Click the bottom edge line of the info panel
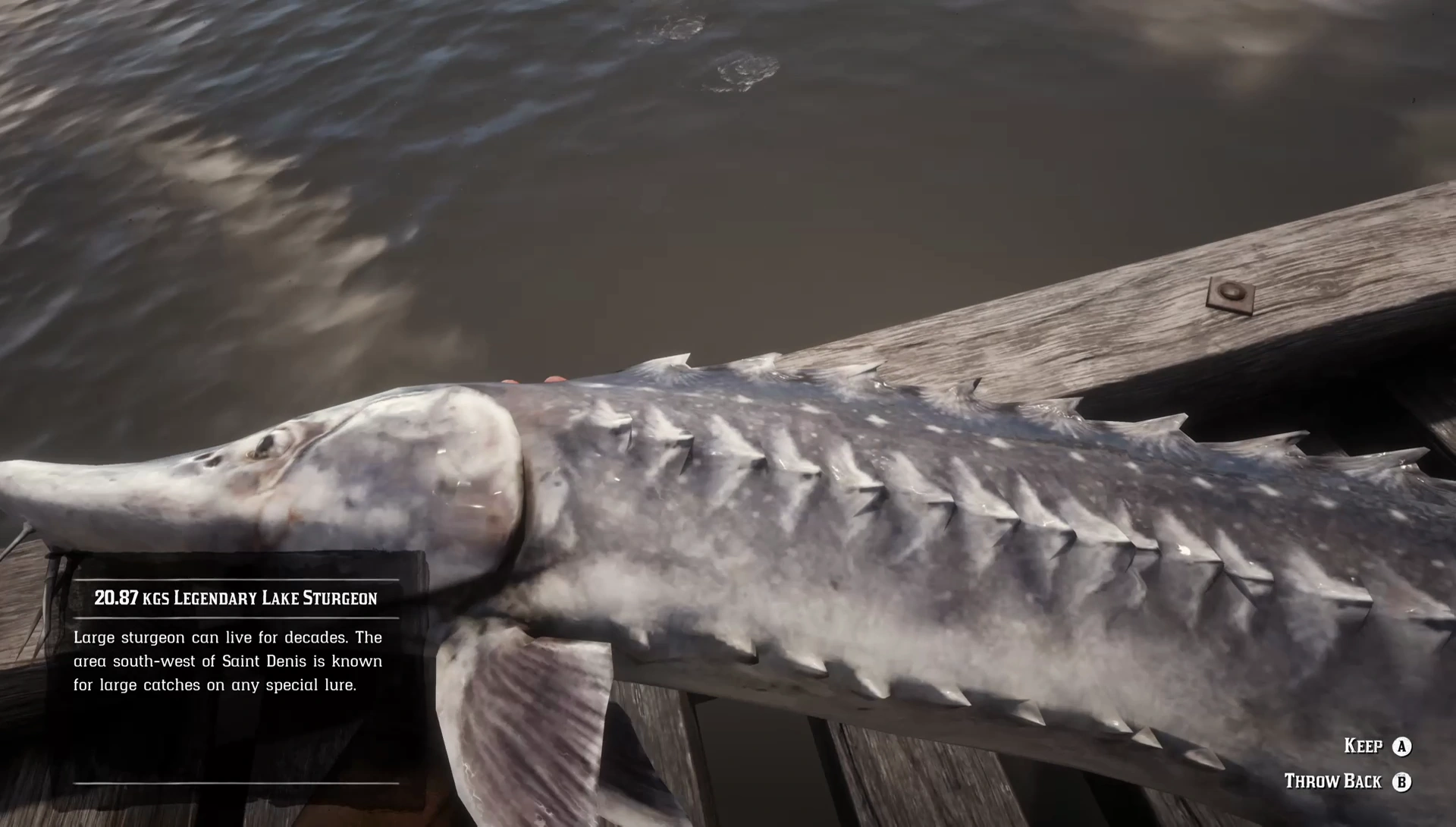Viewport: 1456px width, 827px height. (235, 785)
